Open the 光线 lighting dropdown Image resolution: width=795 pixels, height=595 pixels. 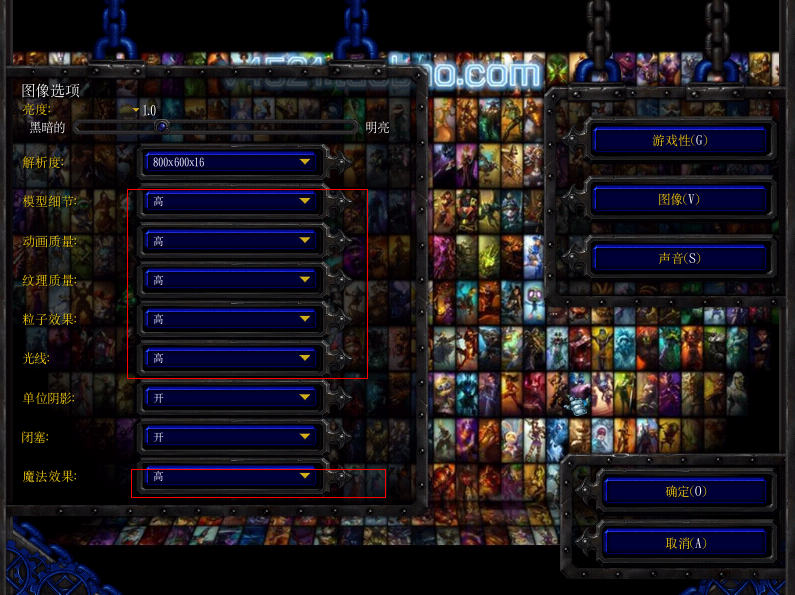point(231,358)
